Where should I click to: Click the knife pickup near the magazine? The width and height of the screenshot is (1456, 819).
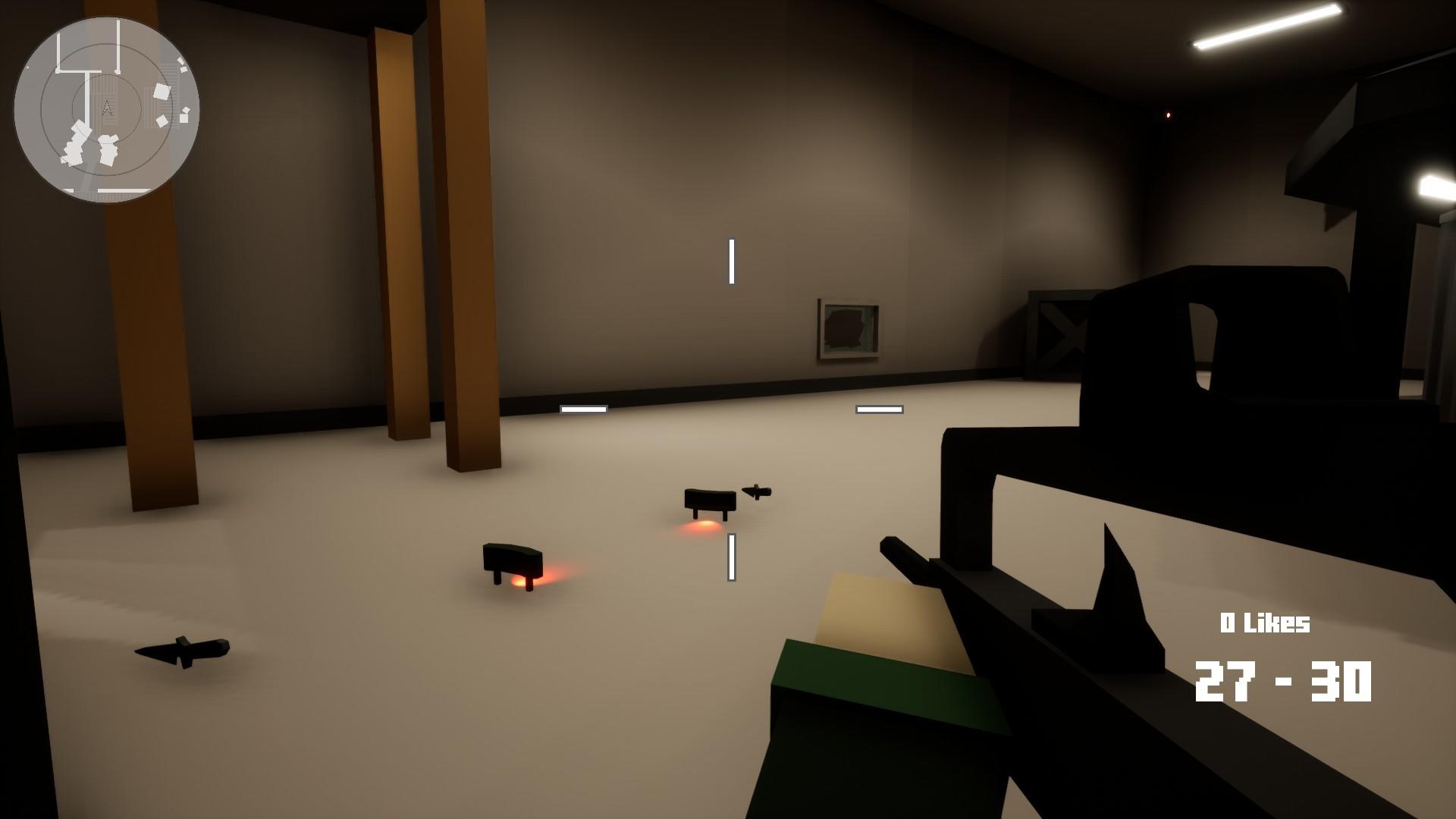758,491
